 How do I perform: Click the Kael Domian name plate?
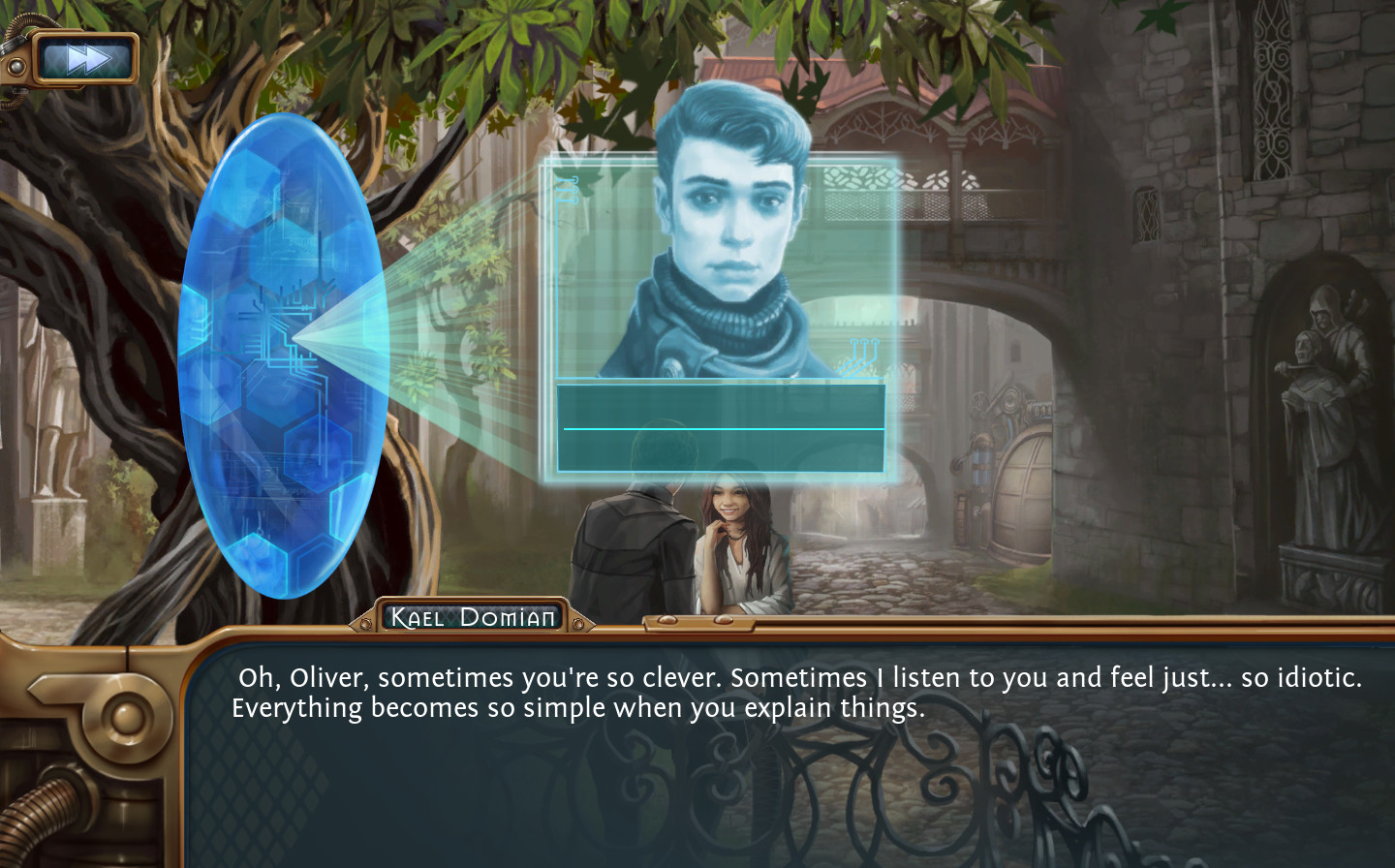[471, 616]
